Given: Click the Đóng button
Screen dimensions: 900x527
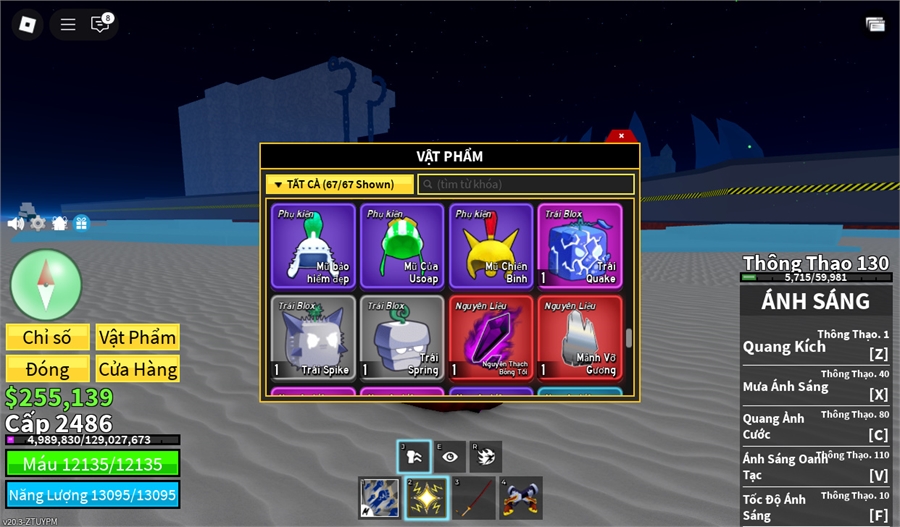Looking at the screenshot, I should [48, 369].
